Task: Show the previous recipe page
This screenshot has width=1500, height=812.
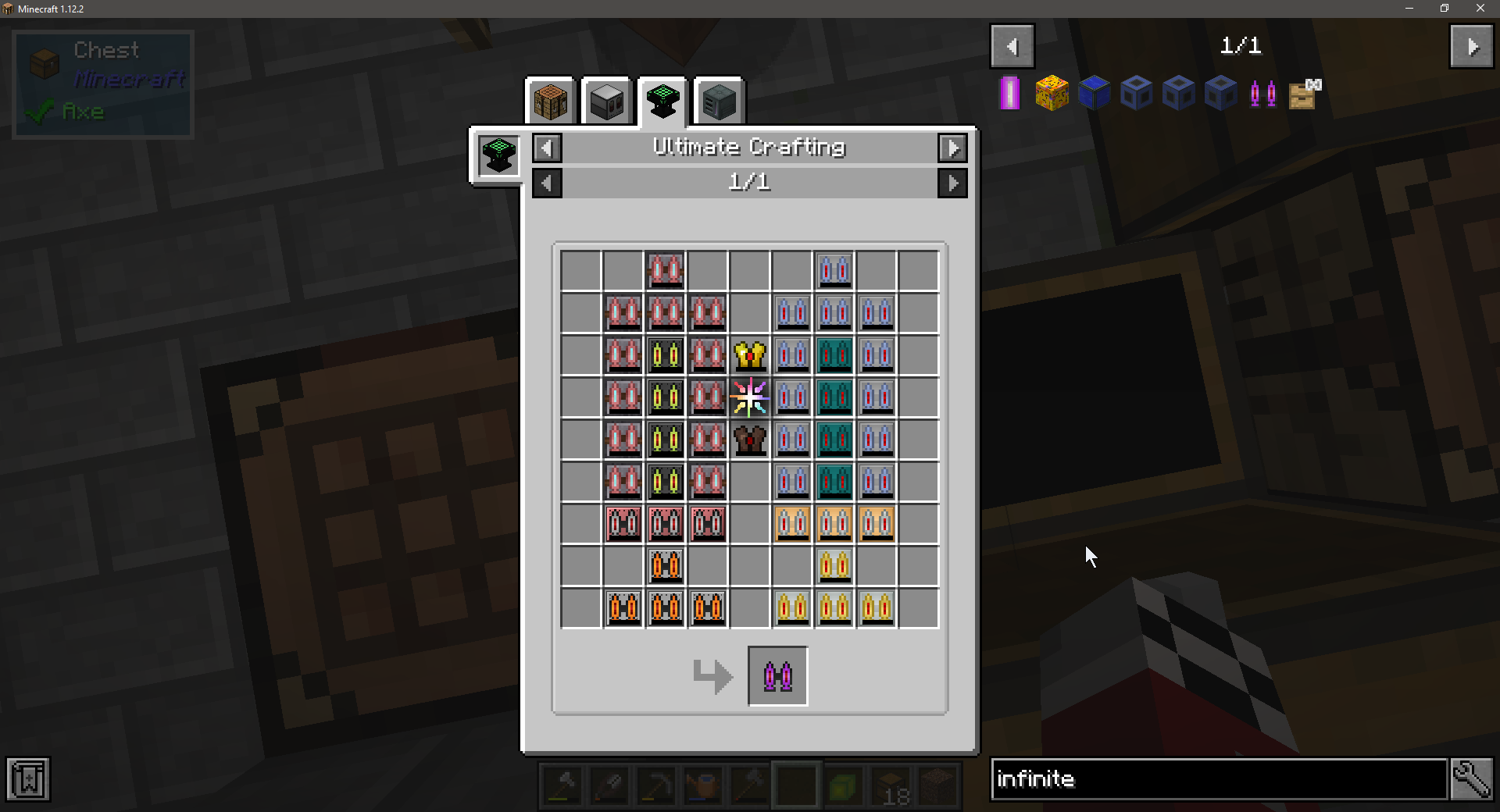Action: 547,183
